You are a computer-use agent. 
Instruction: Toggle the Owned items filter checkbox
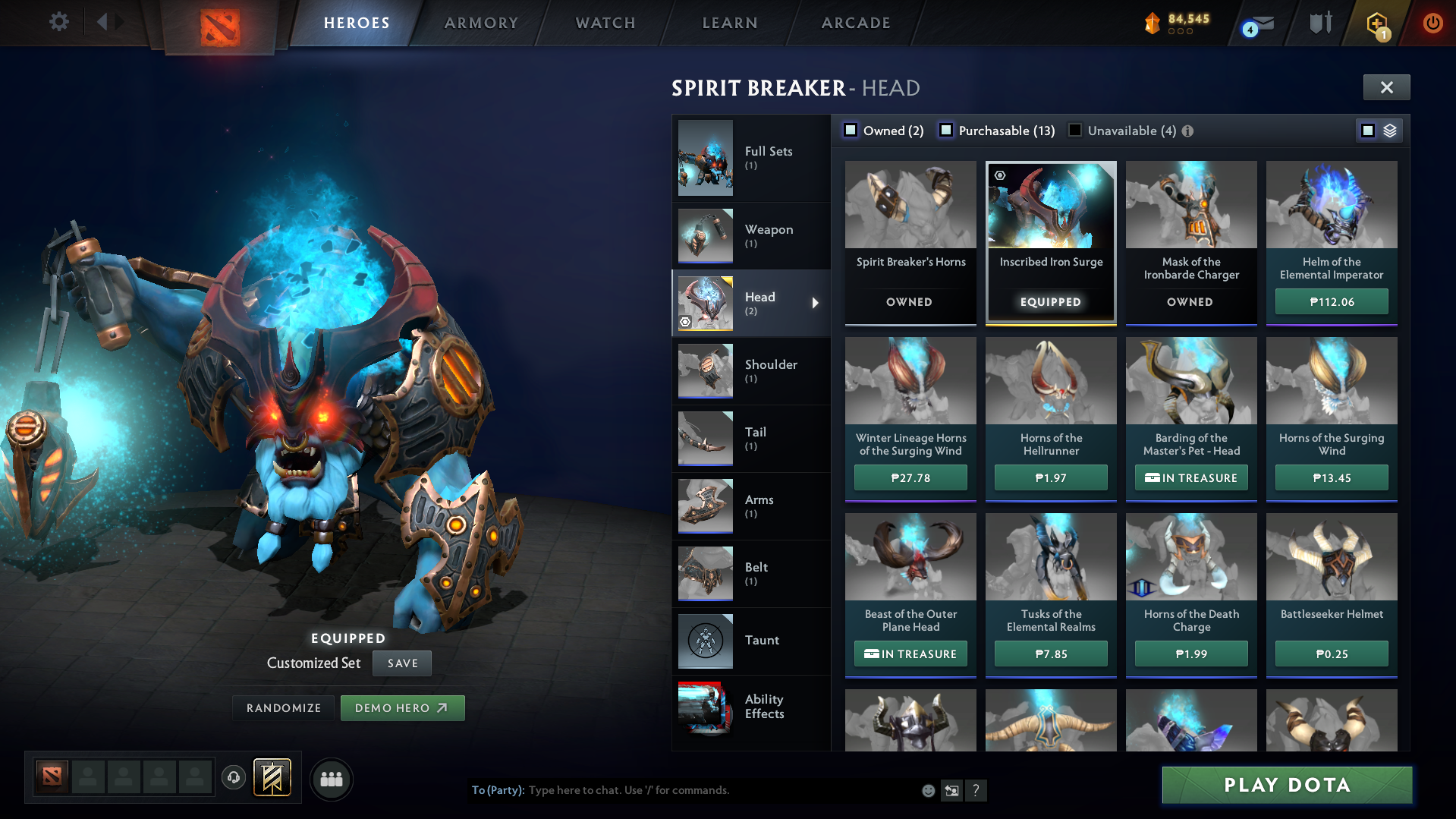coord(850,130)
